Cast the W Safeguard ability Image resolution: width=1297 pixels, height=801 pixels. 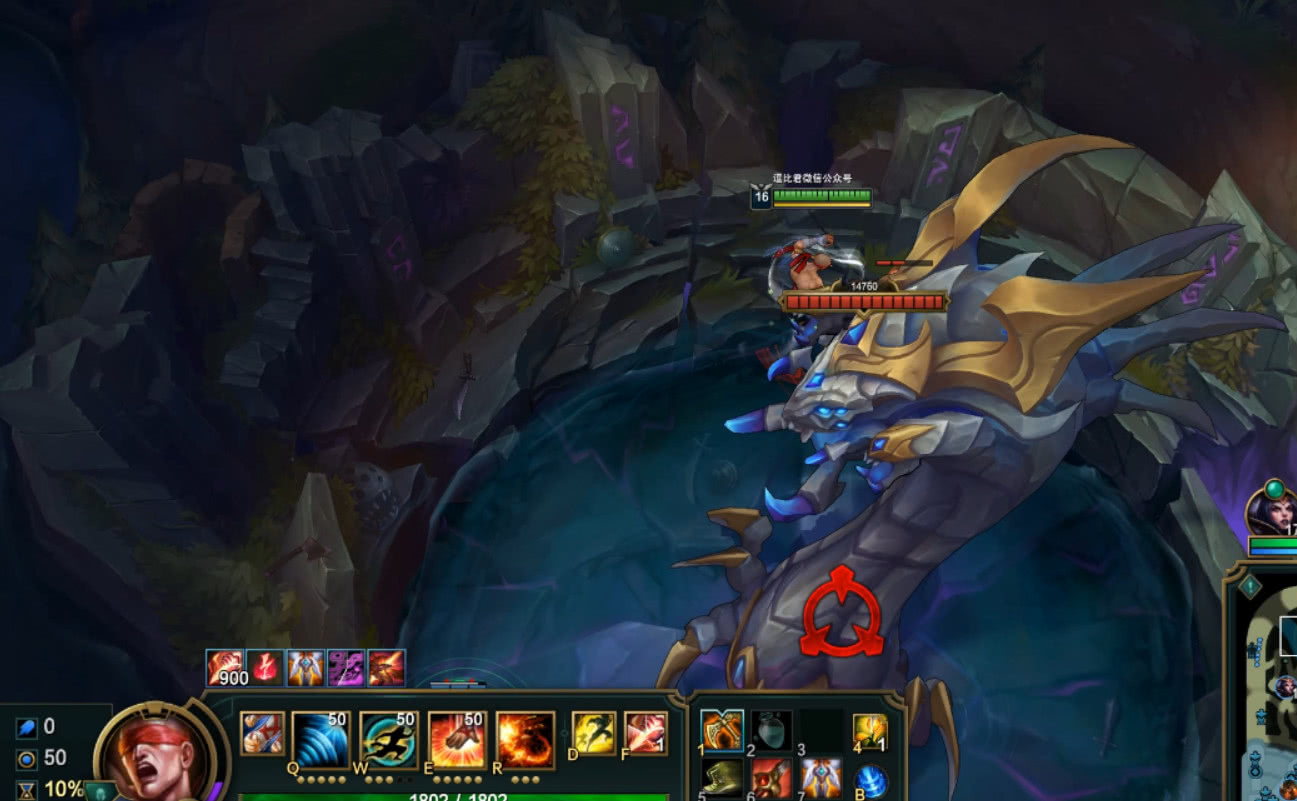(x=388, y=740)
